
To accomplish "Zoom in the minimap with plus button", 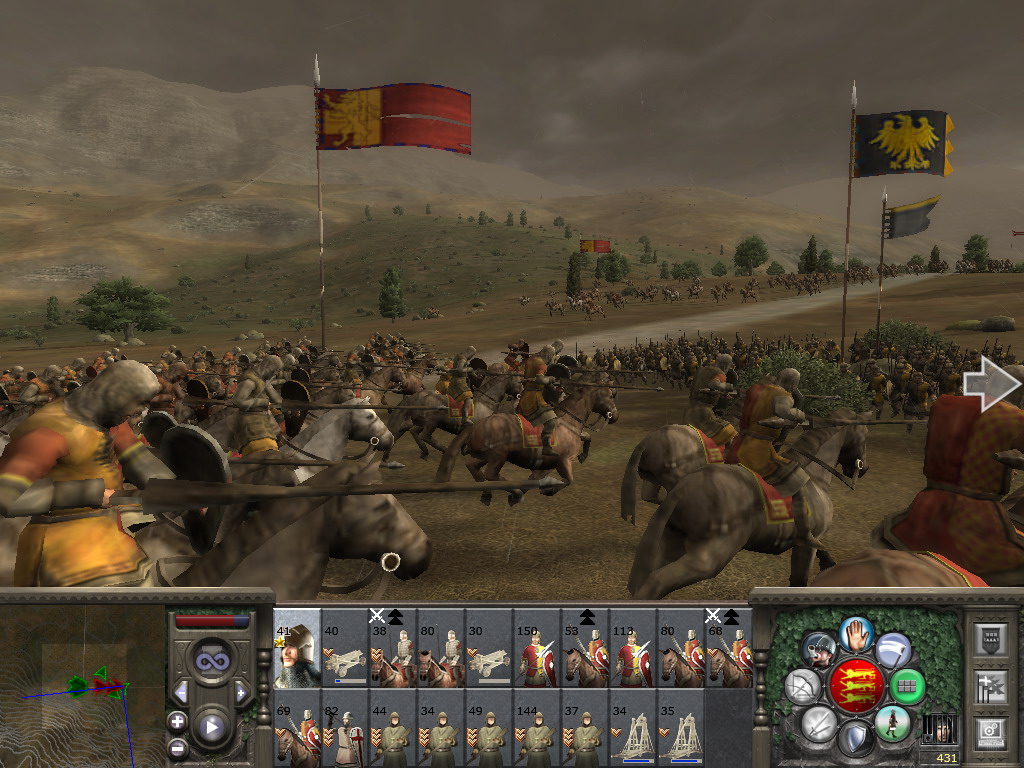I will pos(178,720).
